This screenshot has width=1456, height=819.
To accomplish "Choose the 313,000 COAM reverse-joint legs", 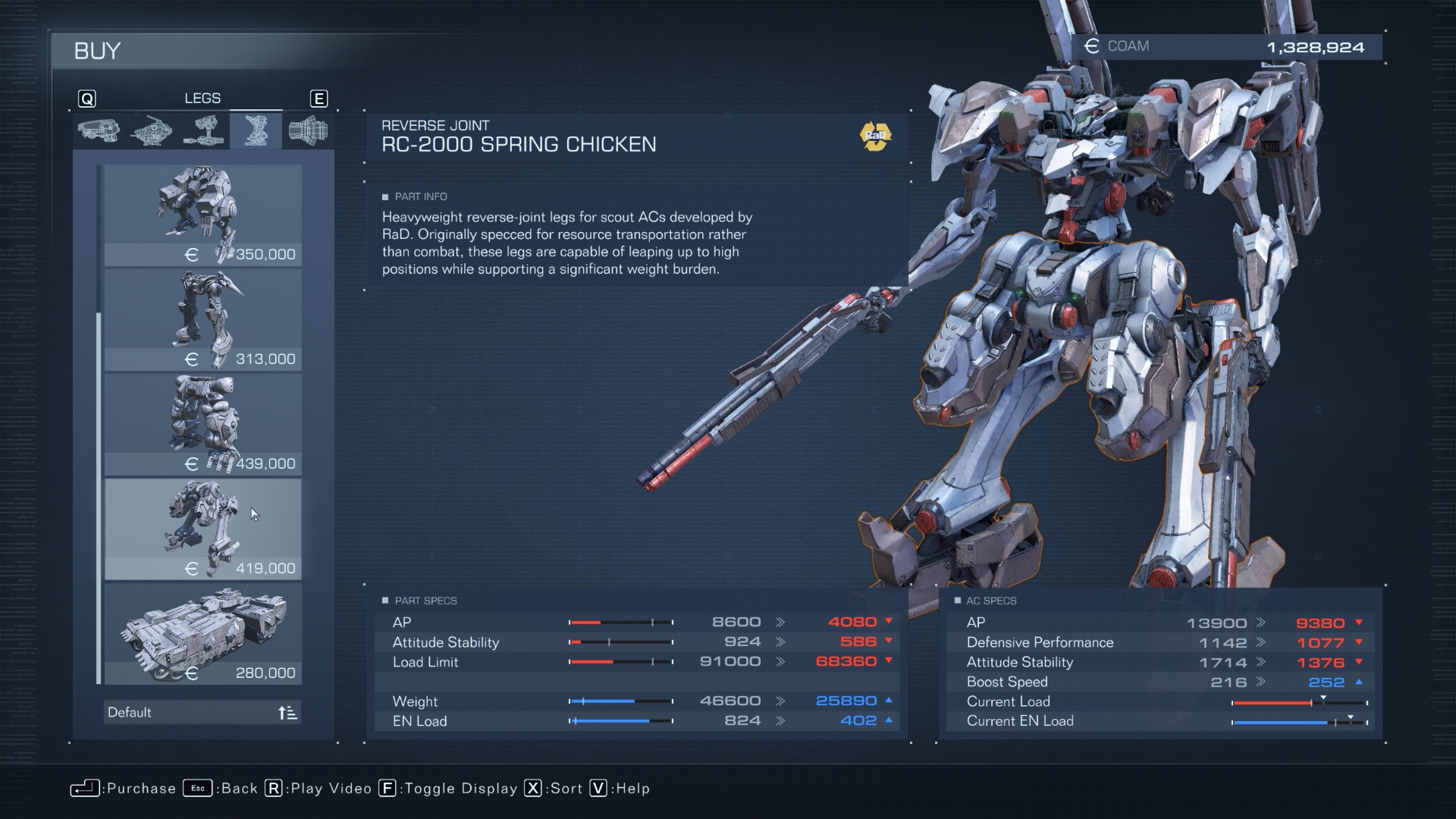I will [x=202, y=319].
